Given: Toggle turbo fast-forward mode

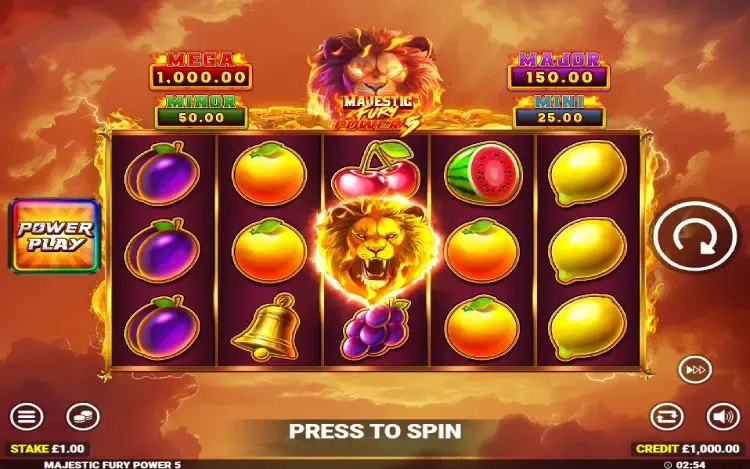Looking at the screenshot, I should (x=695, y=369).
